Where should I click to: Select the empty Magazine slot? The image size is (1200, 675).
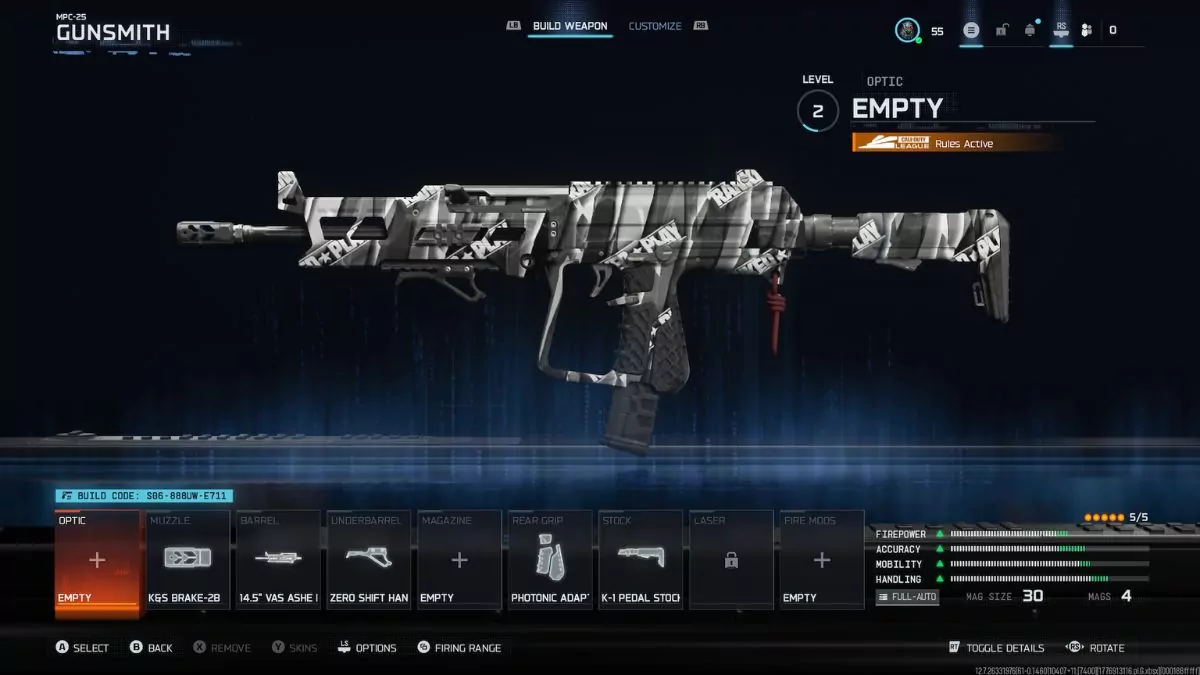459,560
